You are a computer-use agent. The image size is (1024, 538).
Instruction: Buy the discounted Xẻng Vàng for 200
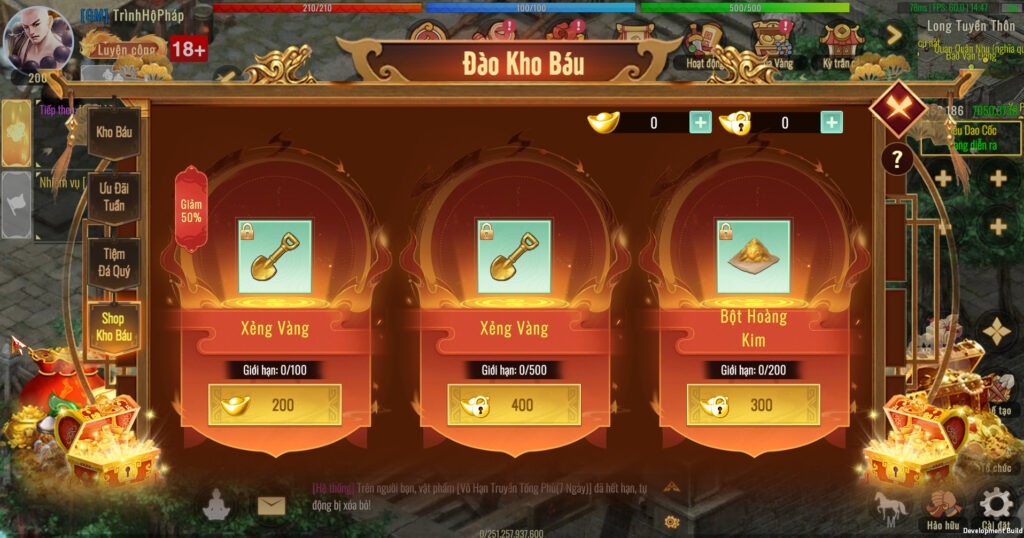point(275,405)
